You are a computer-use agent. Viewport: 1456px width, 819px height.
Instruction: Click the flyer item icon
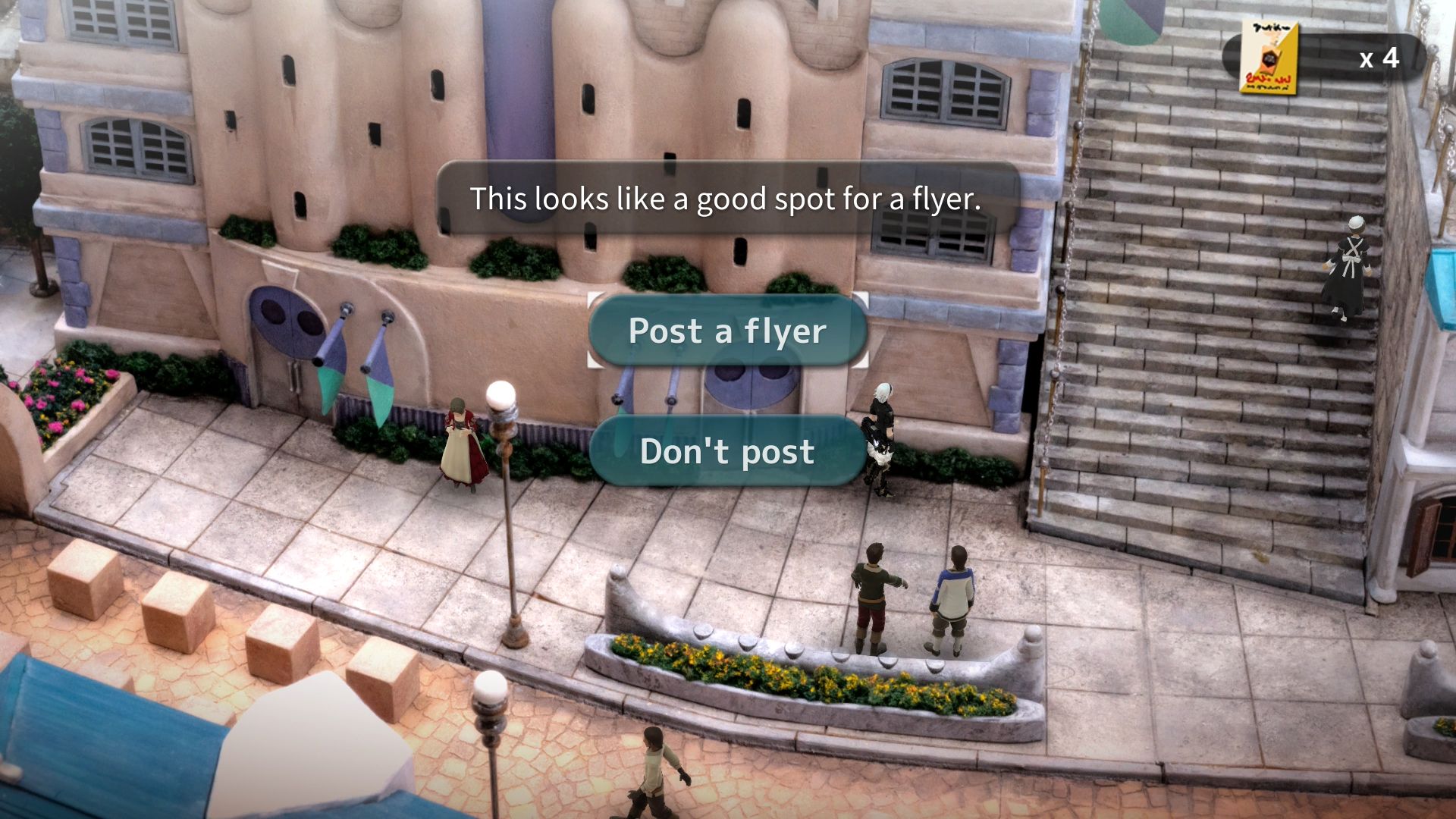click(1269, 59)
